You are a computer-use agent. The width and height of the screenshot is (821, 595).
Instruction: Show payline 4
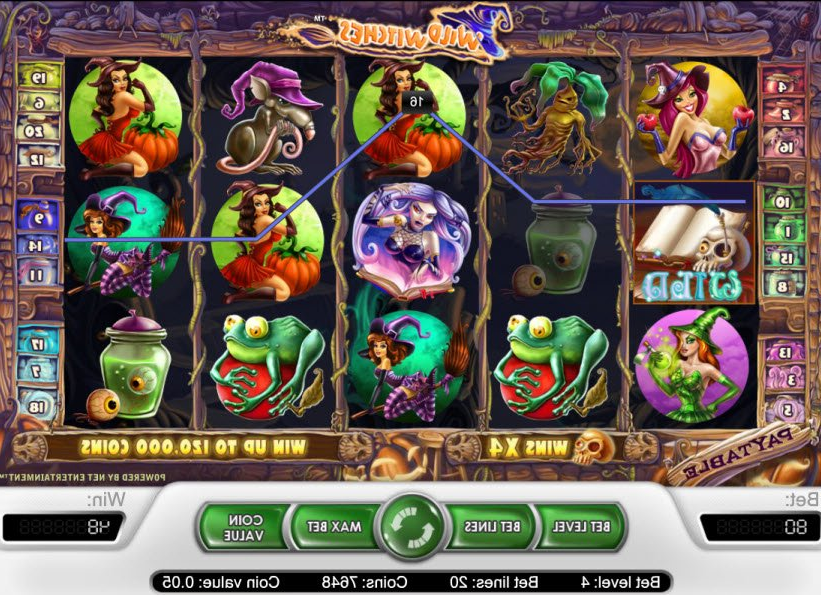[785, 86]
